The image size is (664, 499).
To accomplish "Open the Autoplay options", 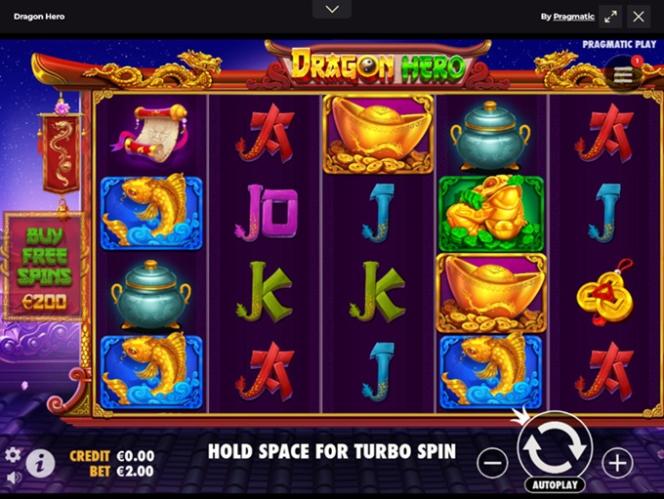I will coord(555,484).
